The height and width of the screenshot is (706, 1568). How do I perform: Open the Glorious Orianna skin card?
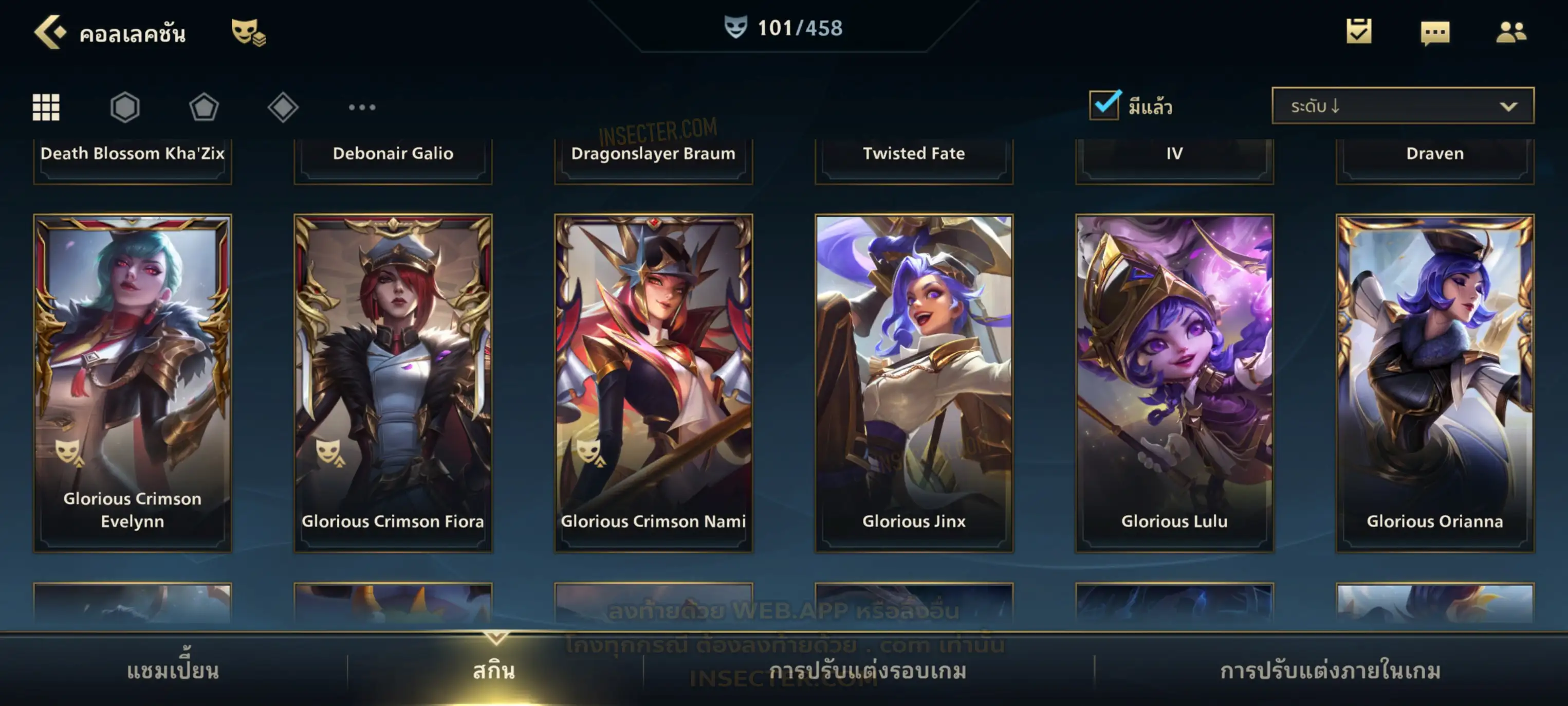coord(1435,383)
